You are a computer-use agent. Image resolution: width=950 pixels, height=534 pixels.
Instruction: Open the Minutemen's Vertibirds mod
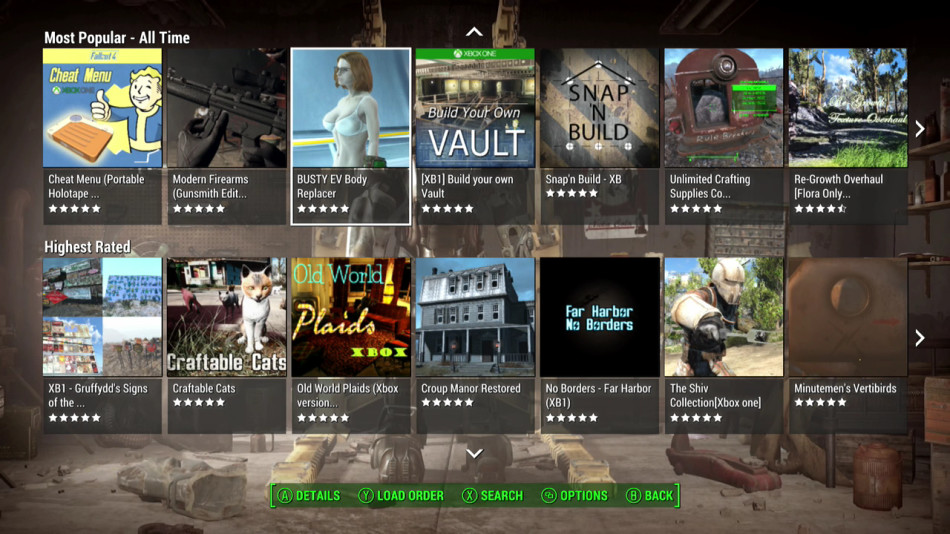pyautogui.click(x=847, y=344)
